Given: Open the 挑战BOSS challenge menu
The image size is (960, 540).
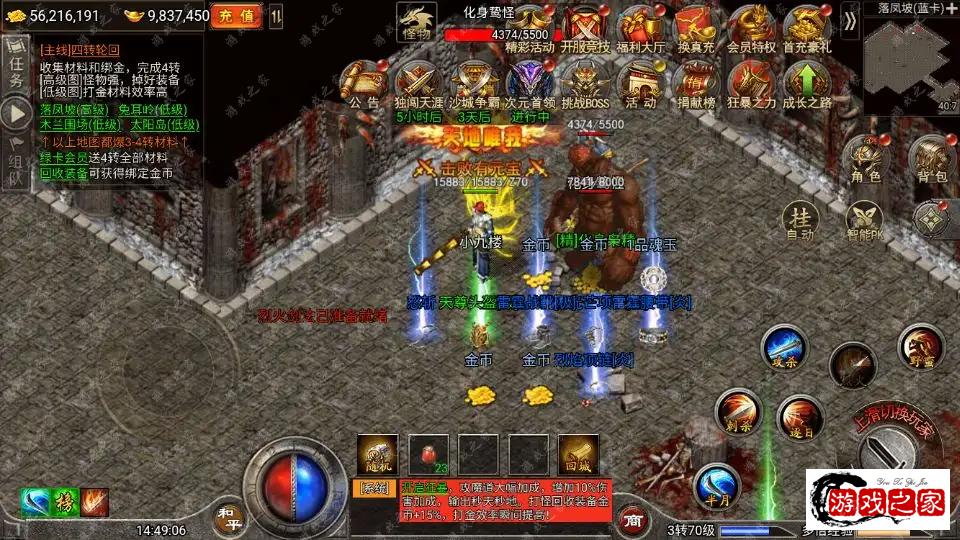Looking at the screenshot, I should click(x=583, y=82).
